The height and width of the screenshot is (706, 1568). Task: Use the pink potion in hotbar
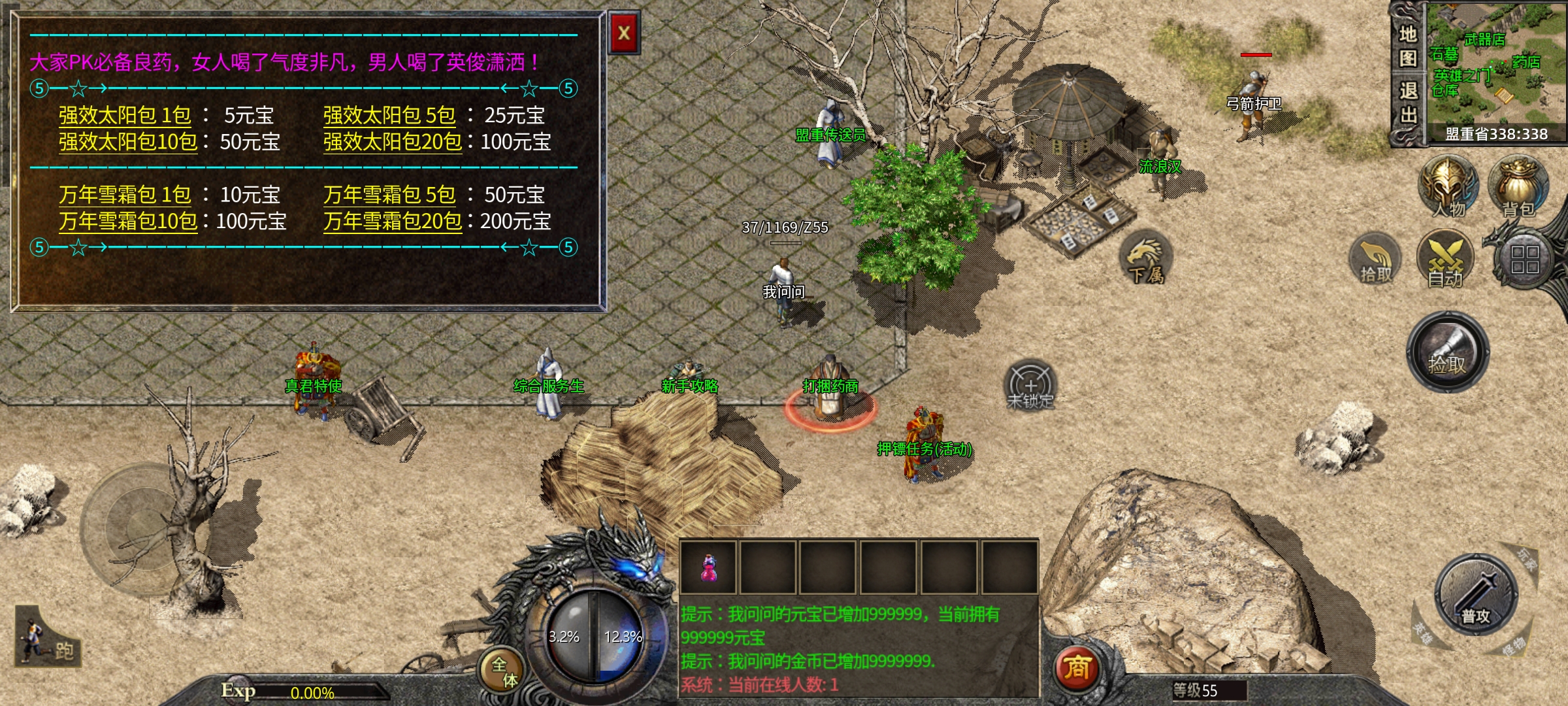tap(708, 567)
